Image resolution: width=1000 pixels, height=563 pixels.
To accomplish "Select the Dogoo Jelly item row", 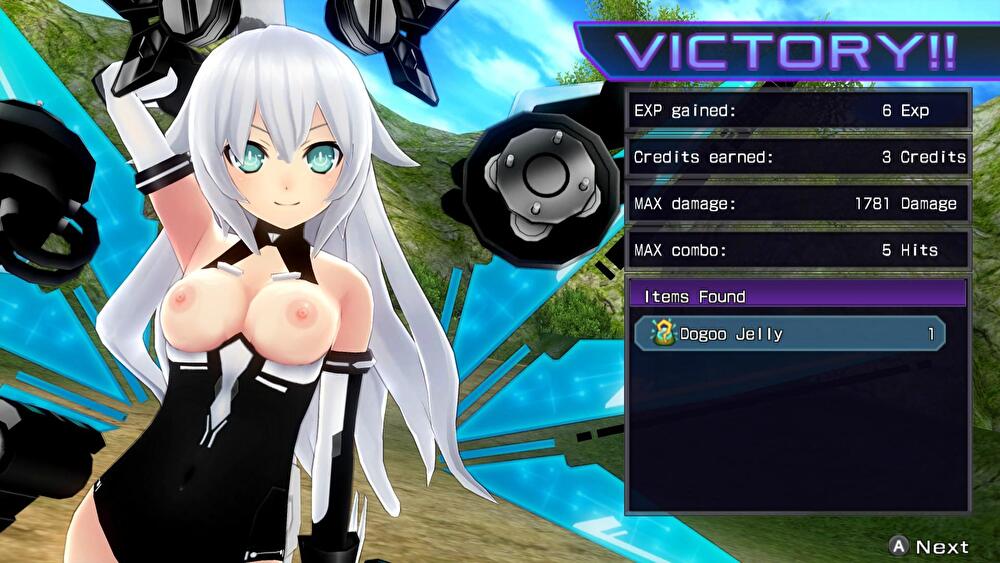I will click(790, 334).
